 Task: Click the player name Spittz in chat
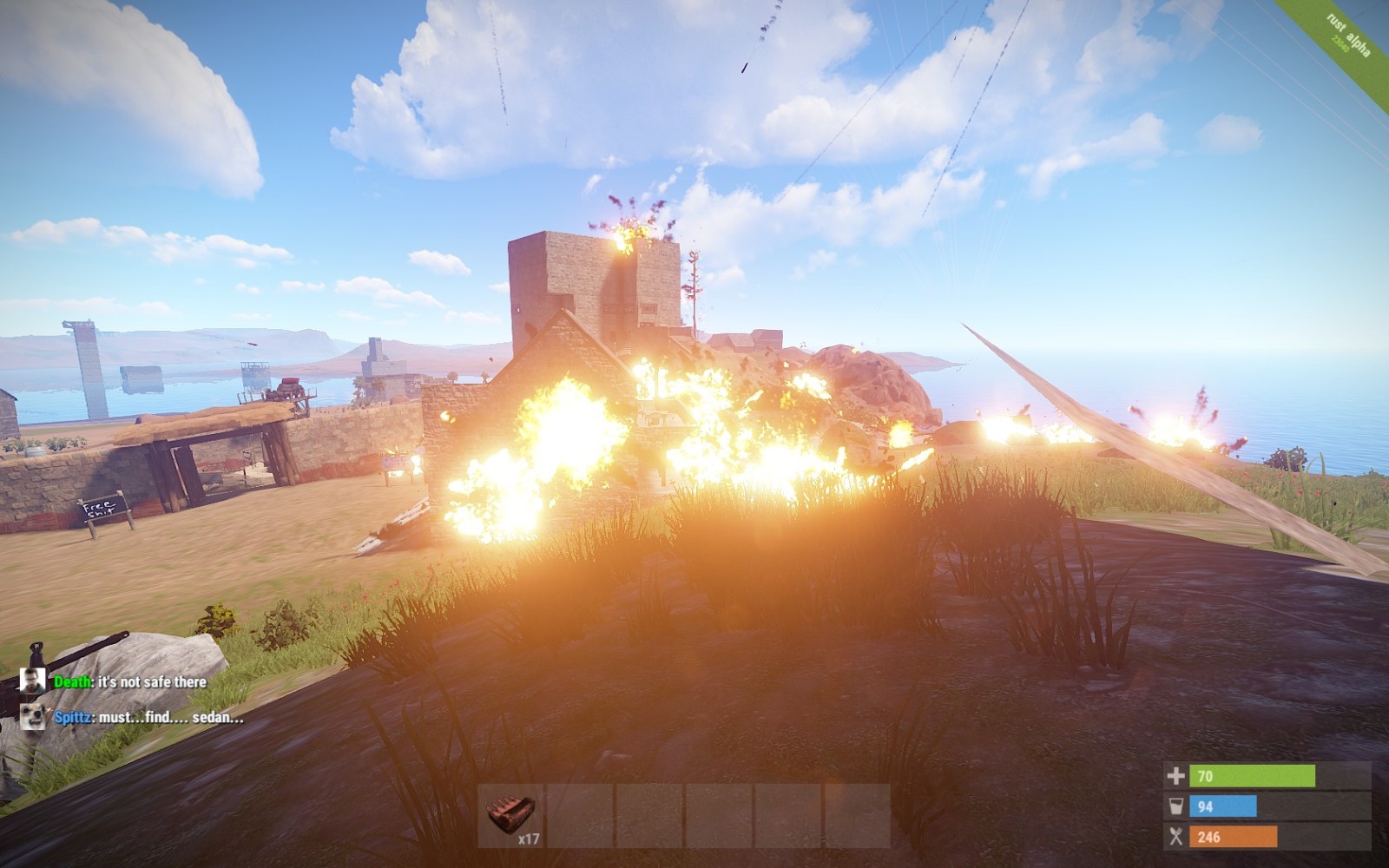tap(74, 718)
